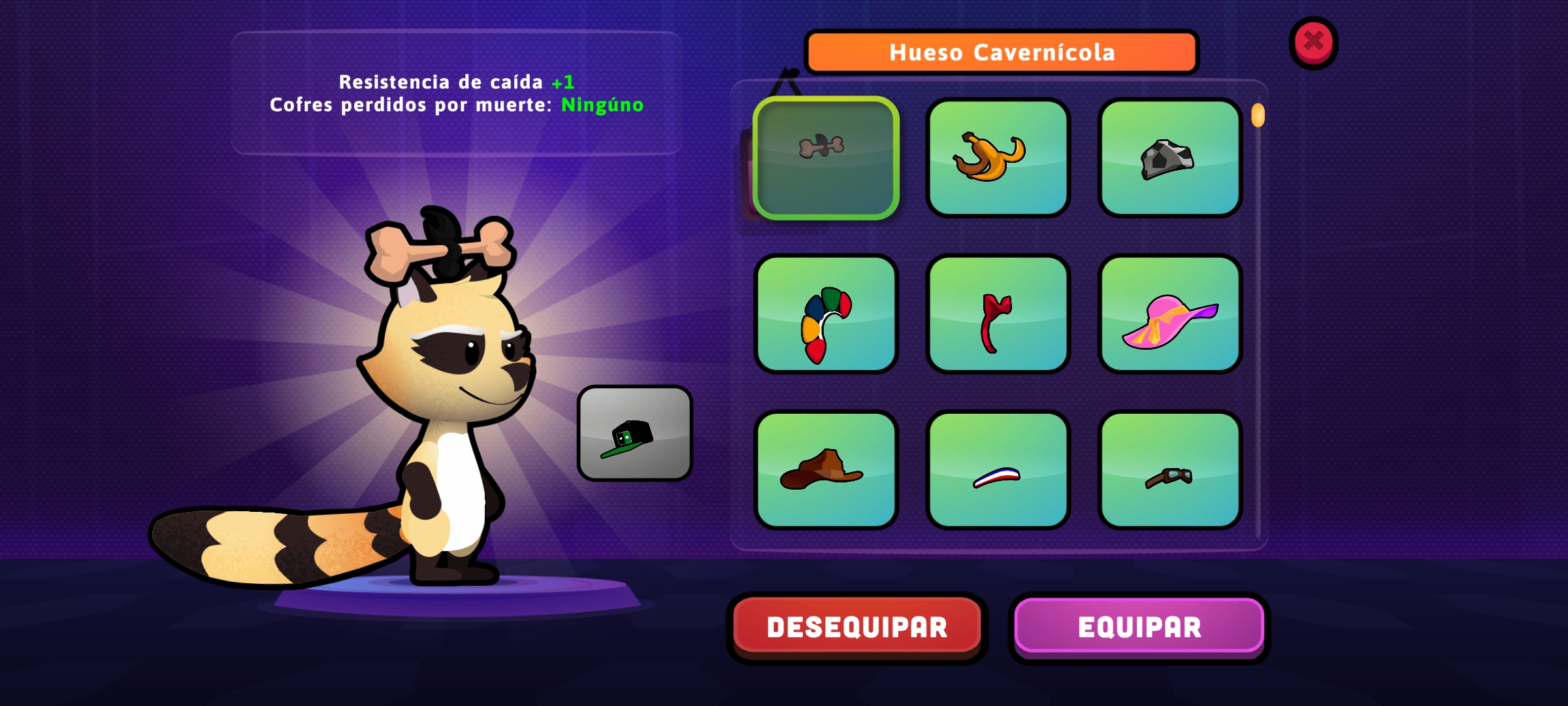Close the hat selection screen
Screen dimensions: 1568x706
point(1313,42)
